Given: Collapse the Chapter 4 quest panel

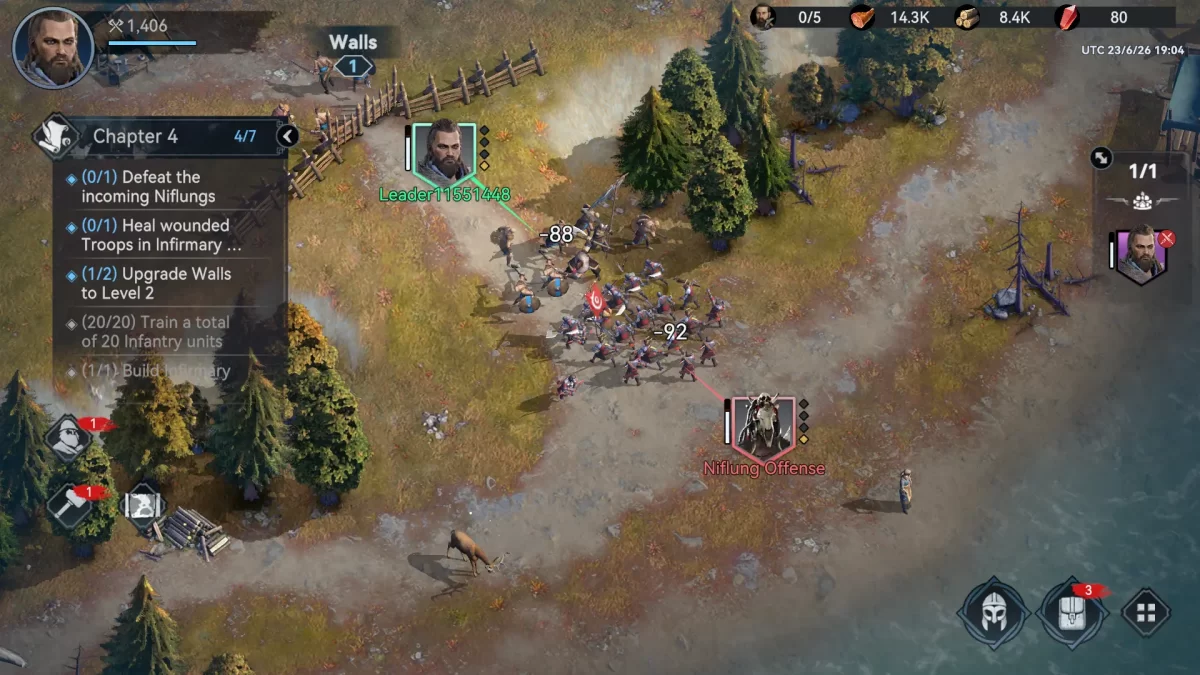Looking at the screenshot, I should point(287,136).
